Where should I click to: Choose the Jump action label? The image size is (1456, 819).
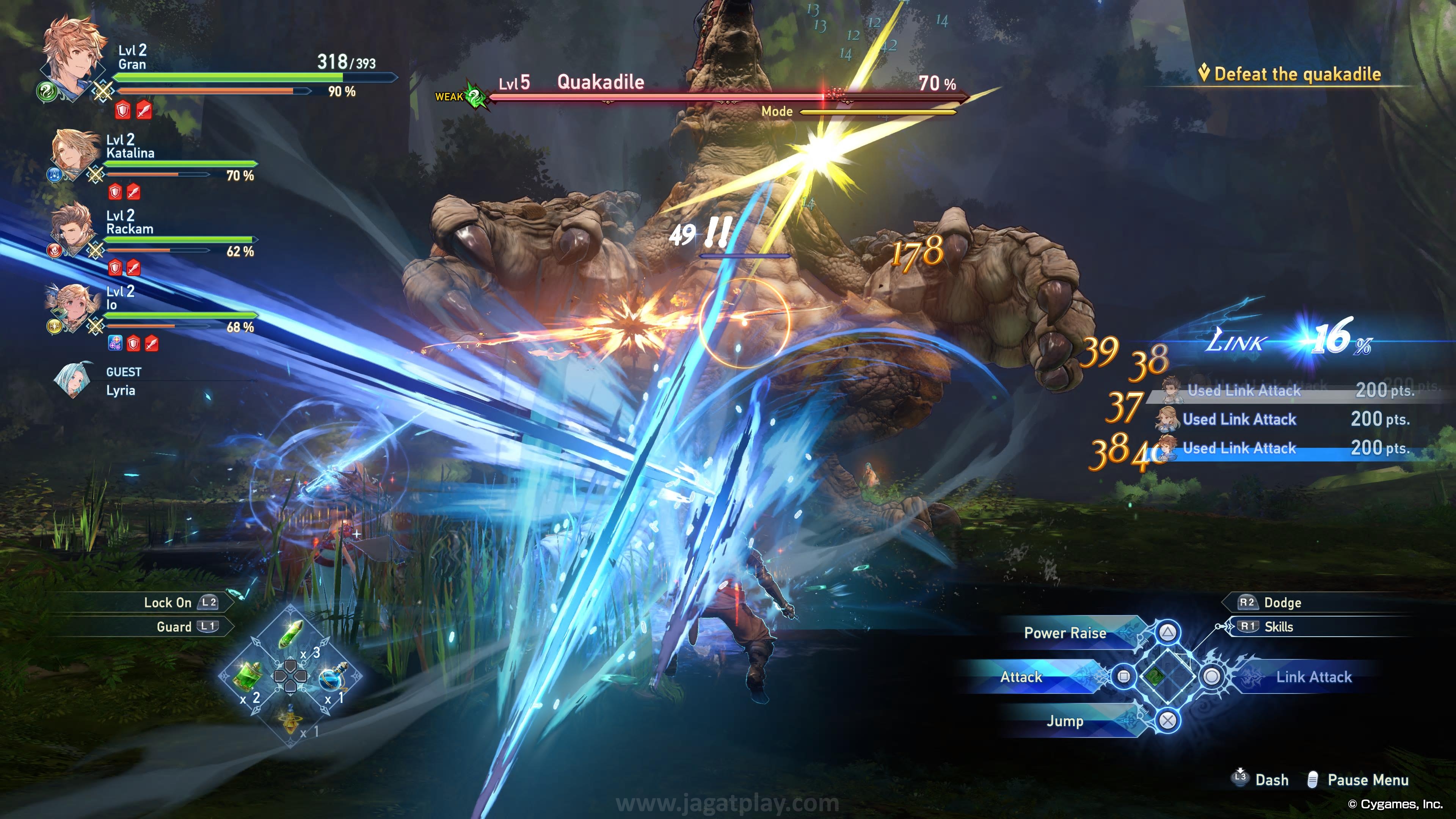[1065, 721]
